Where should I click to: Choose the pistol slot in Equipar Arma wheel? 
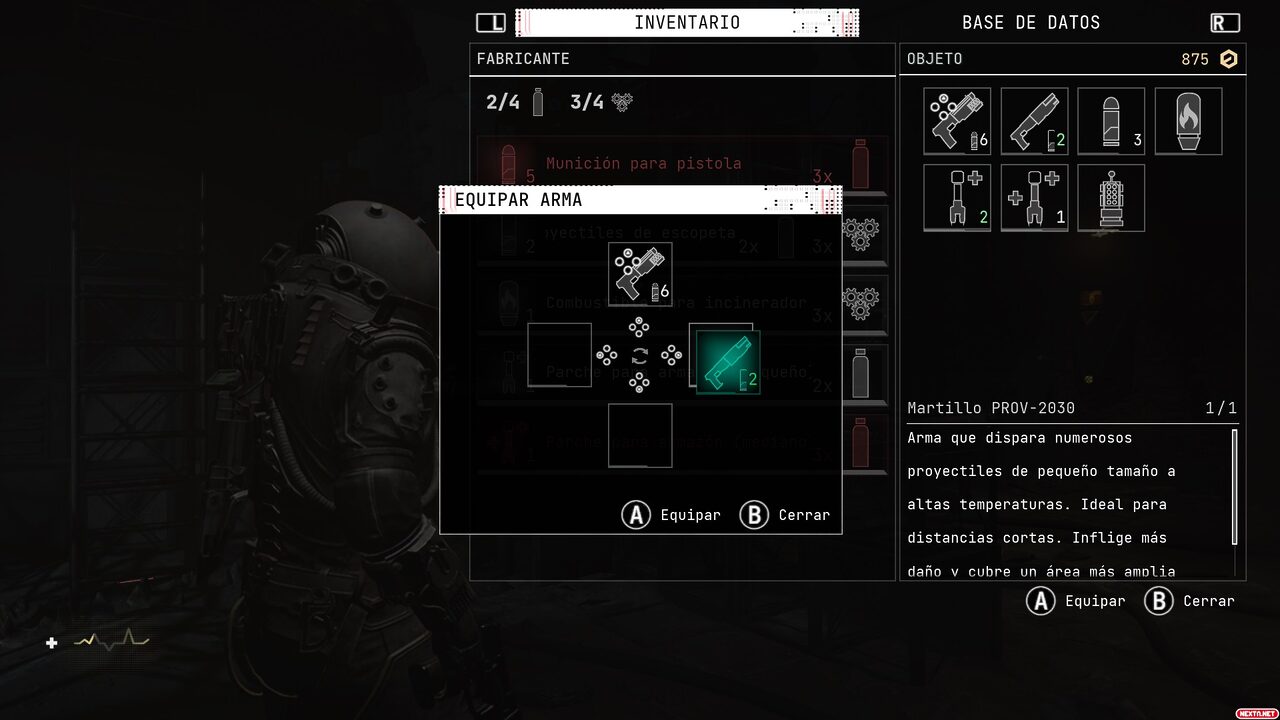(x=640, y=274)
